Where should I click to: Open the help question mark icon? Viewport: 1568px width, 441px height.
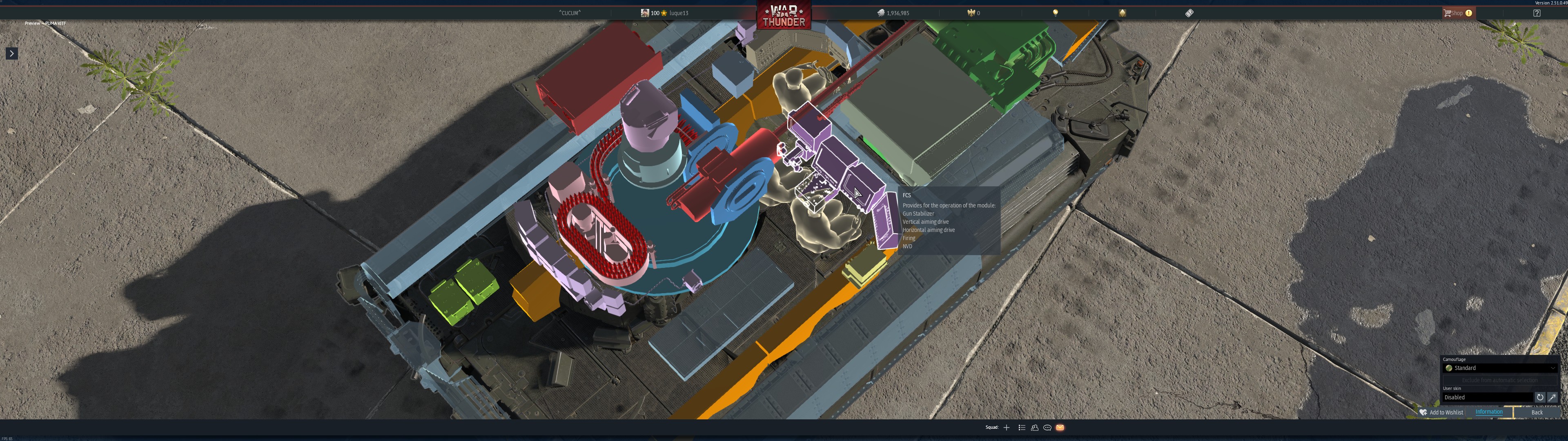(x=1537, y=12)
